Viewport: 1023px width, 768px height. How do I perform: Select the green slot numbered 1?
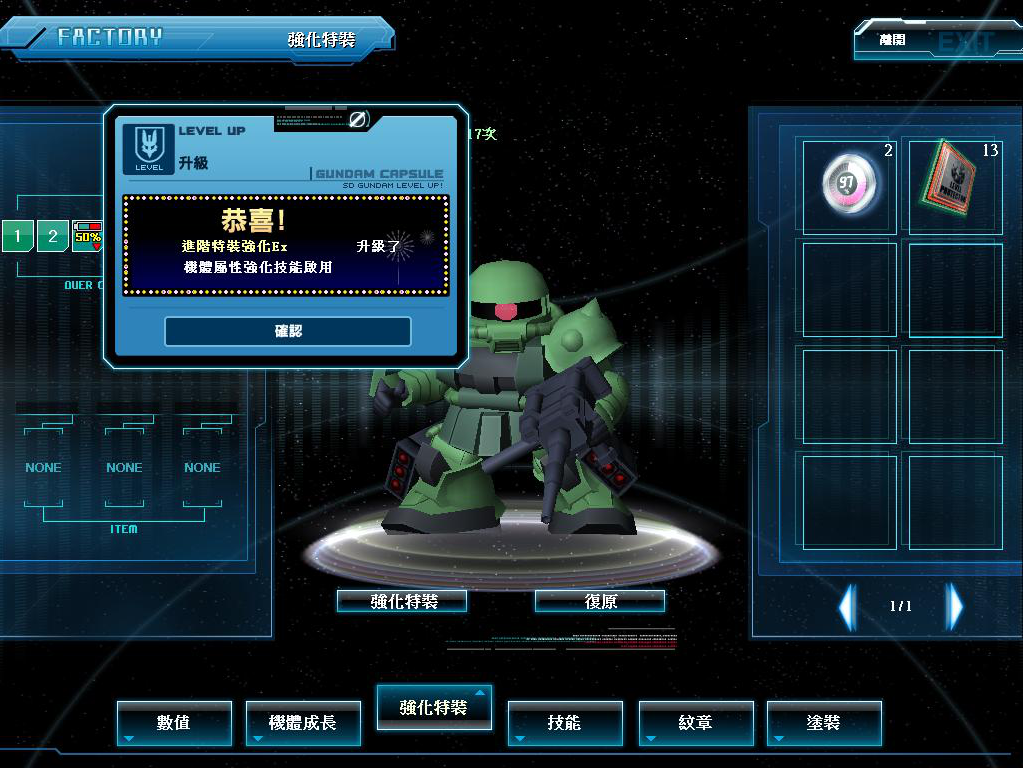coord(17,237)
